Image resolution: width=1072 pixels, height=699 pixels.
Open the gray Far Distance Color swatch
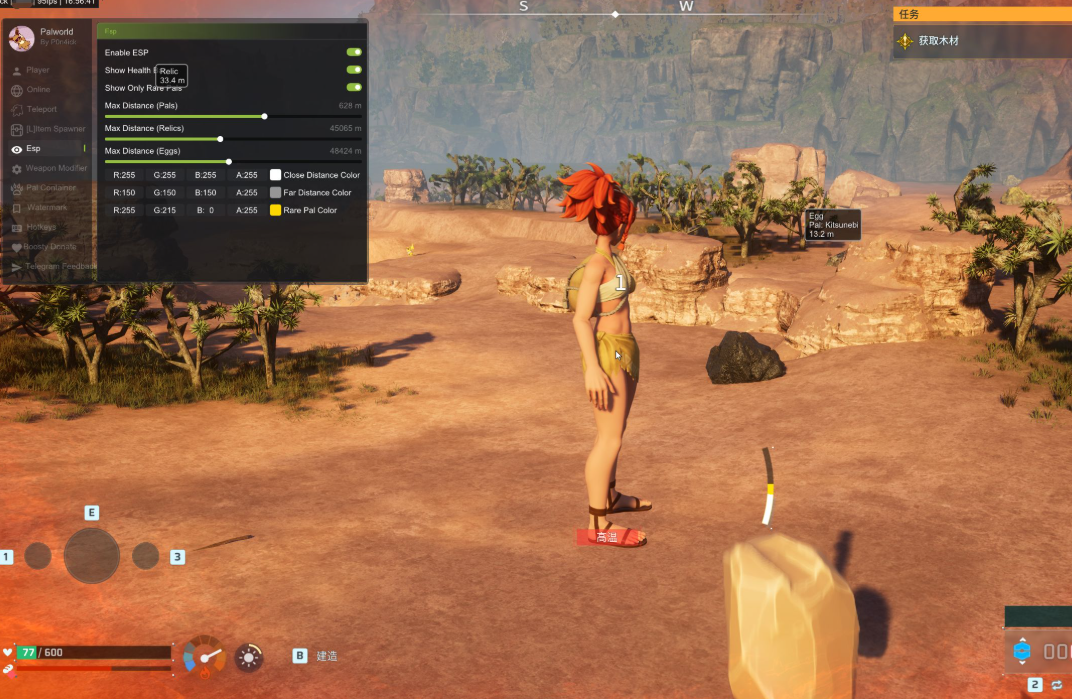(276, 193)
